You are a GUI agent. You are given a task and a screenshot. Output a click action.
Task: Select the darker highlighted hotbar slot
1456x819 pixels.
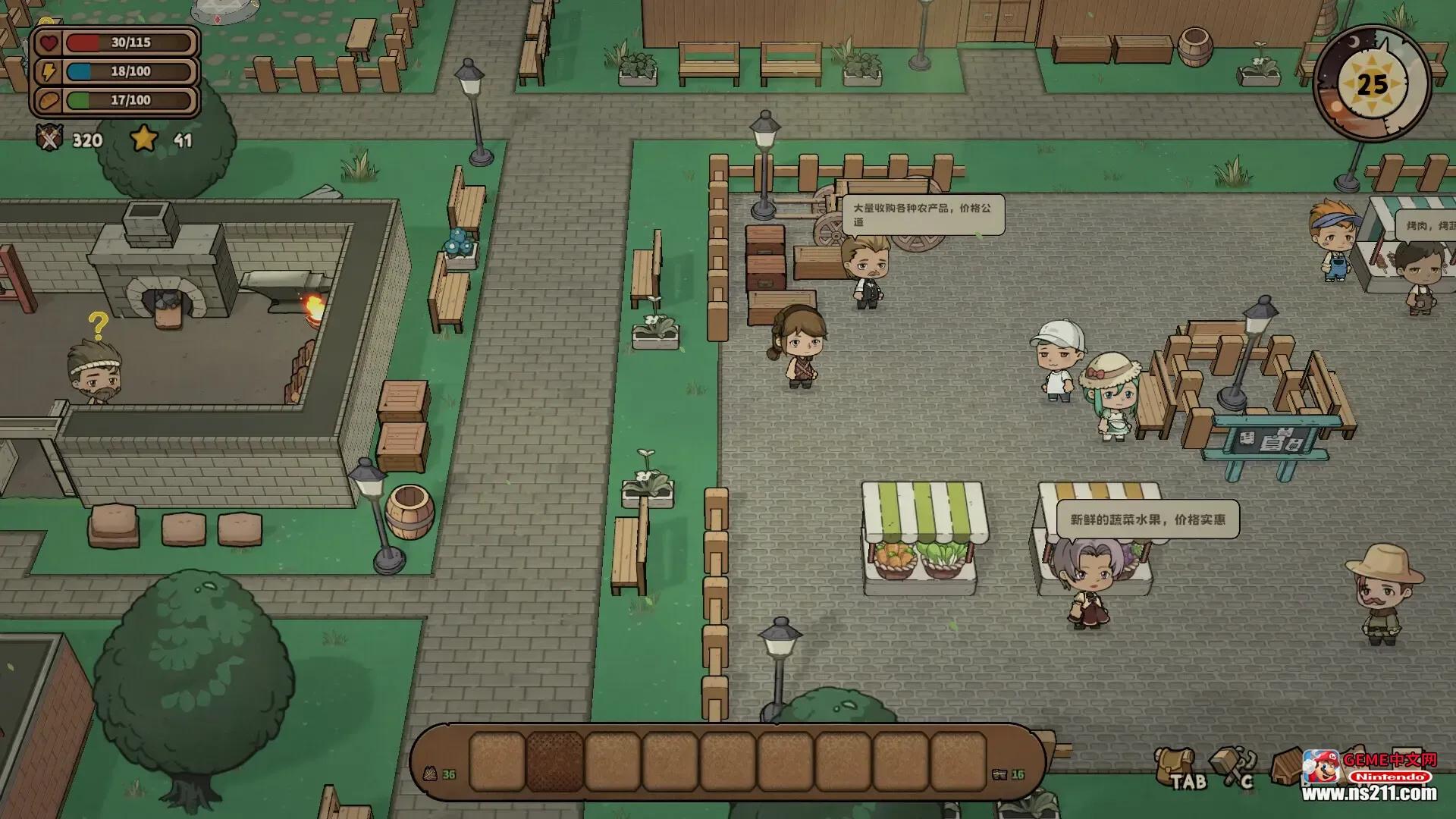[554, 761]
